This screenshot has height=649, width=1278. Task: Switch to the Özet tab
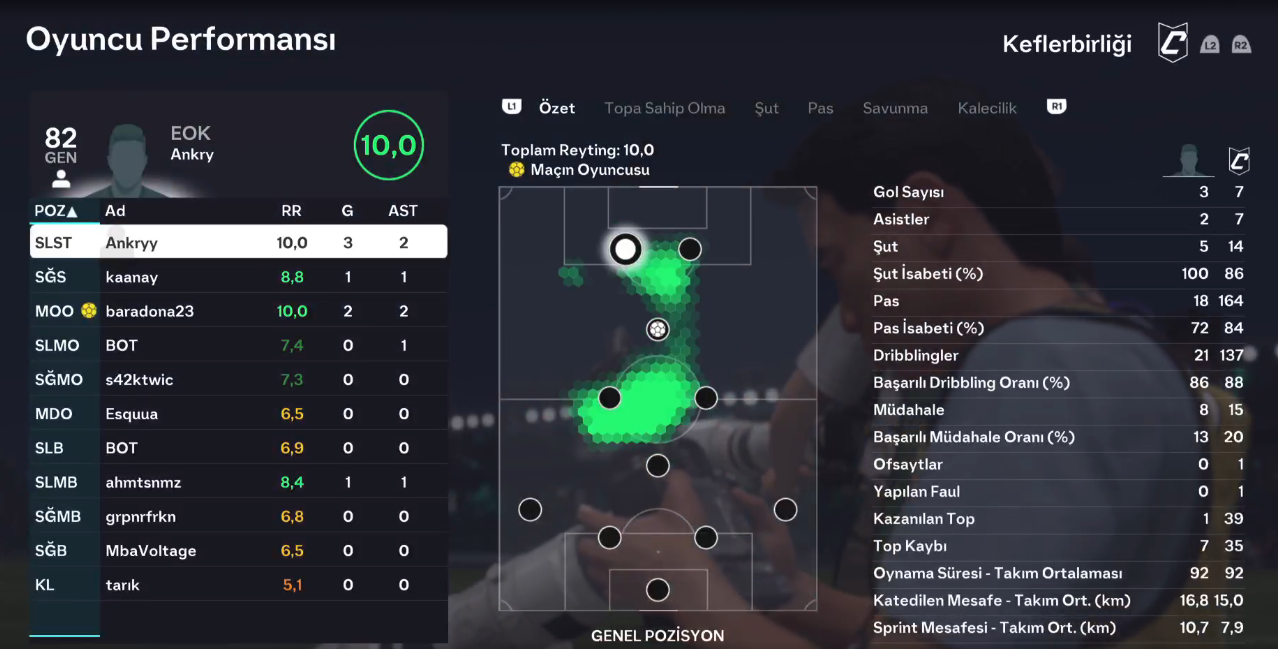point(556,108)
